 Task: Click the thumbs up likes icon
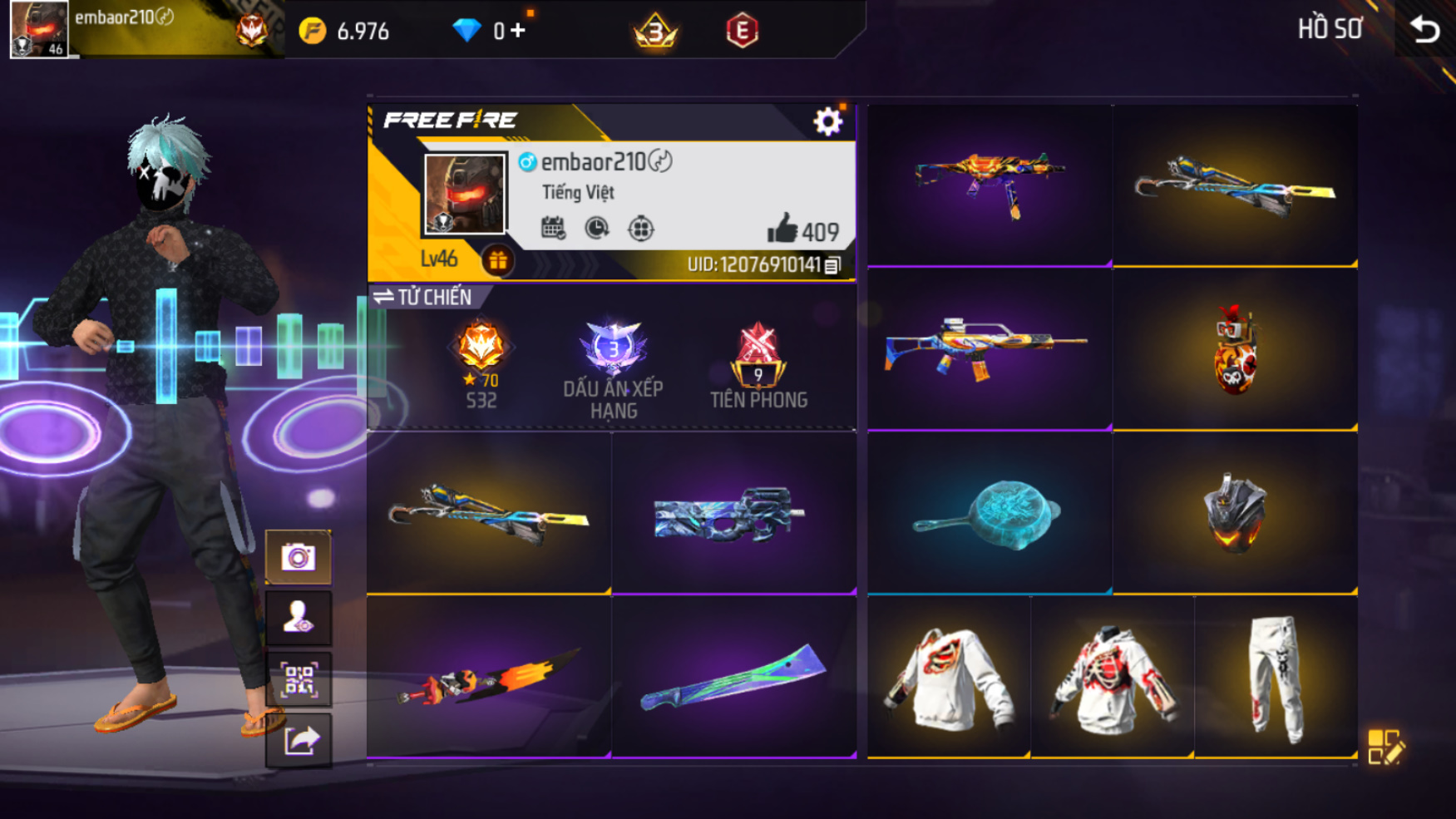pyautogui.click(x=782, y=229)
